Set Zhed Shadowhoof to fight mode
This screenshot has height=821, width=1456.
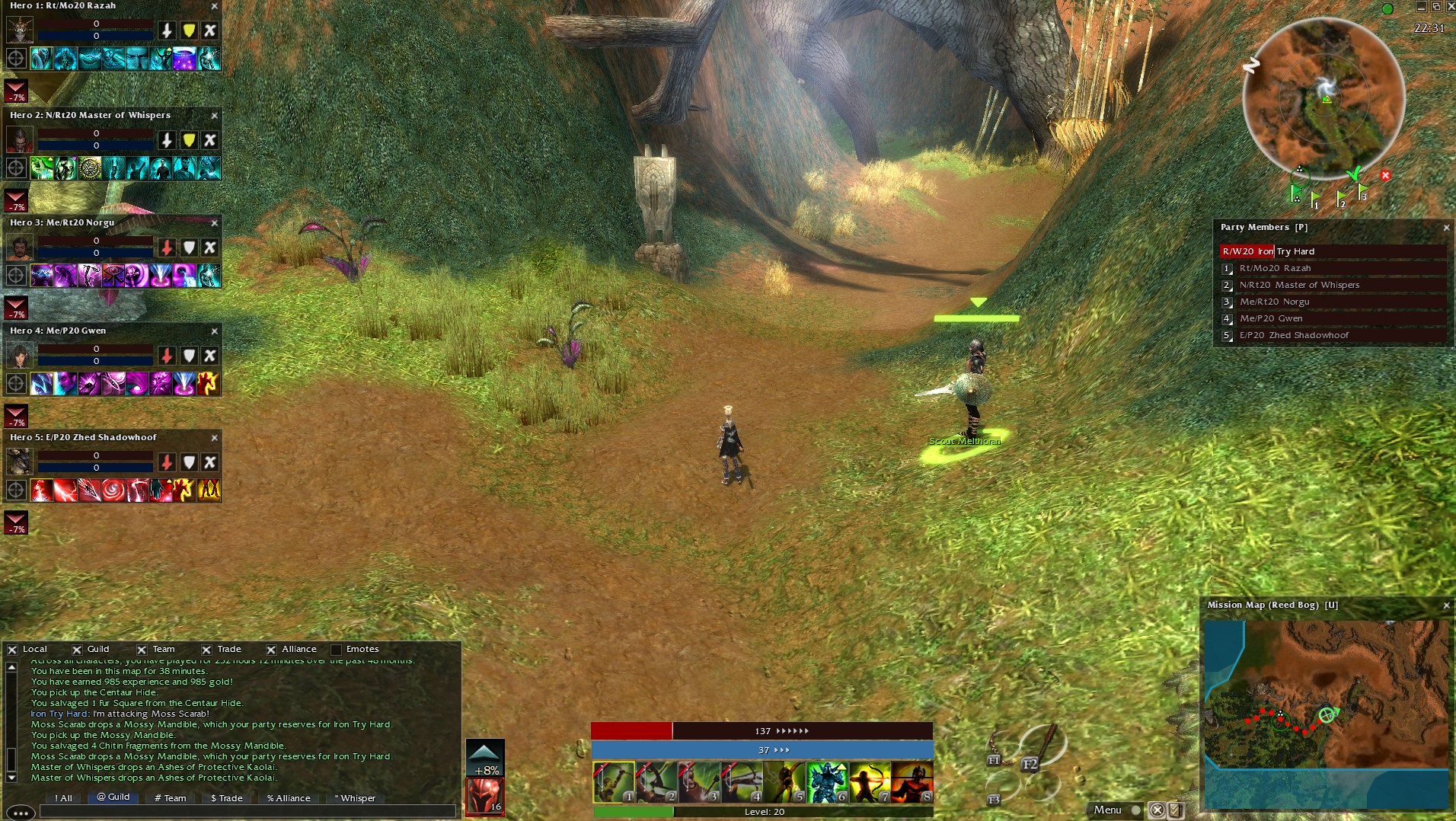(167, 462)
